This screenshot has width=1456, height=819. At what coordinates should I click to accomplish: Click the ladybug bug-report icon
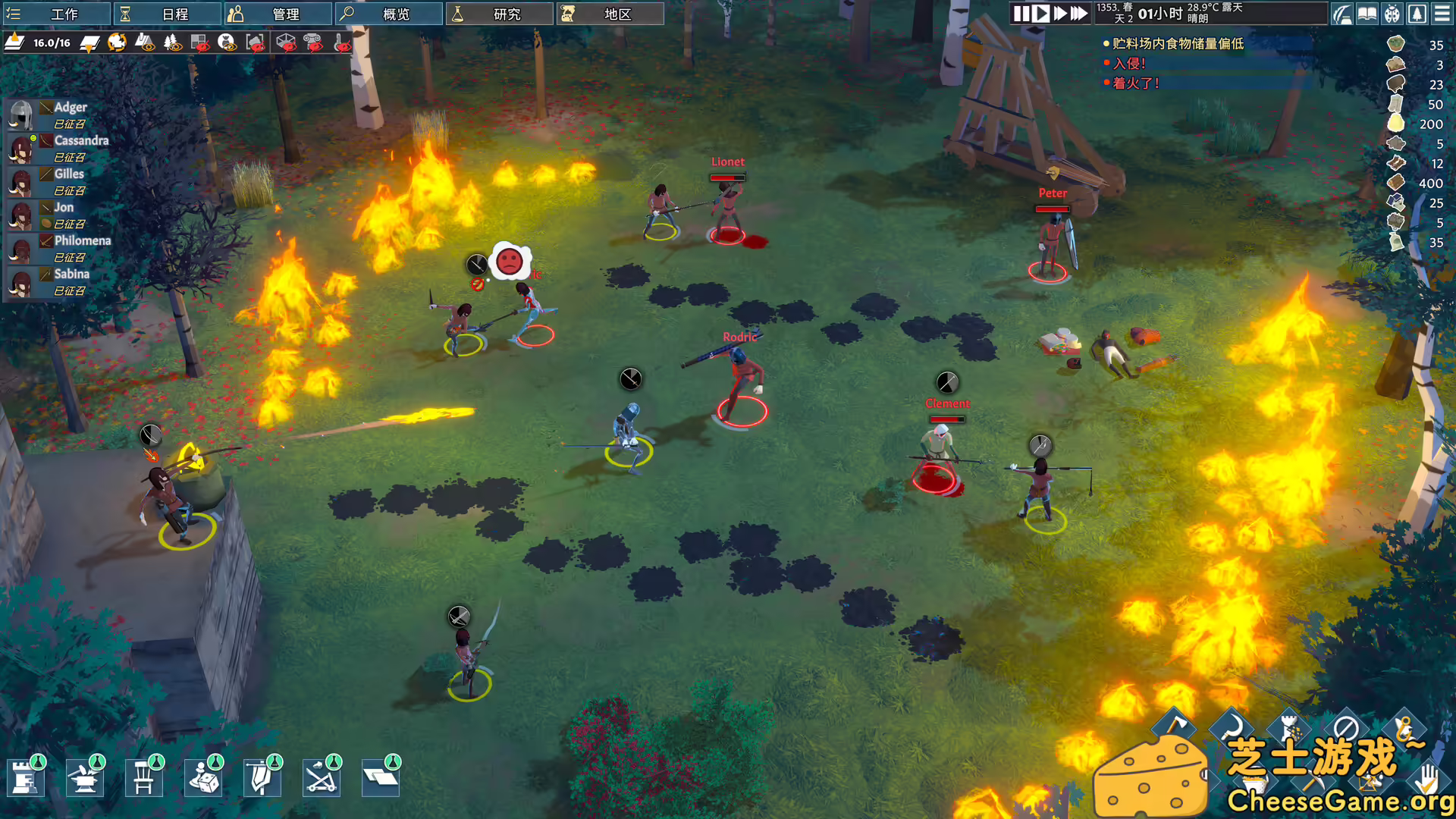point(1392,14)
